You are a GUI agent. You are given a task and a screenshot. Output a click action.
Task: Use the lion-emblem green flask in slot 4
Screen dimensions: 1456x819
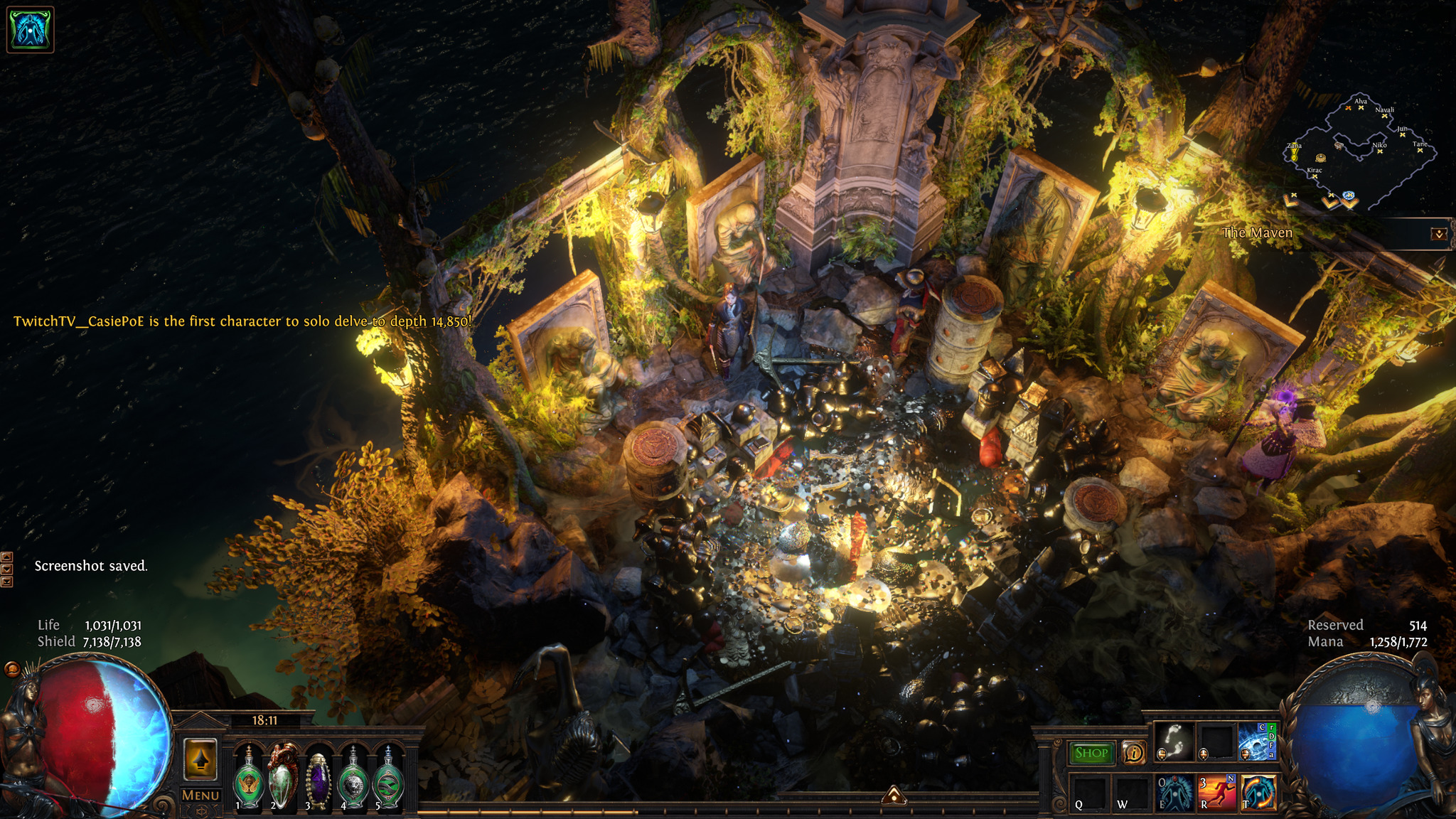(353, 780)
